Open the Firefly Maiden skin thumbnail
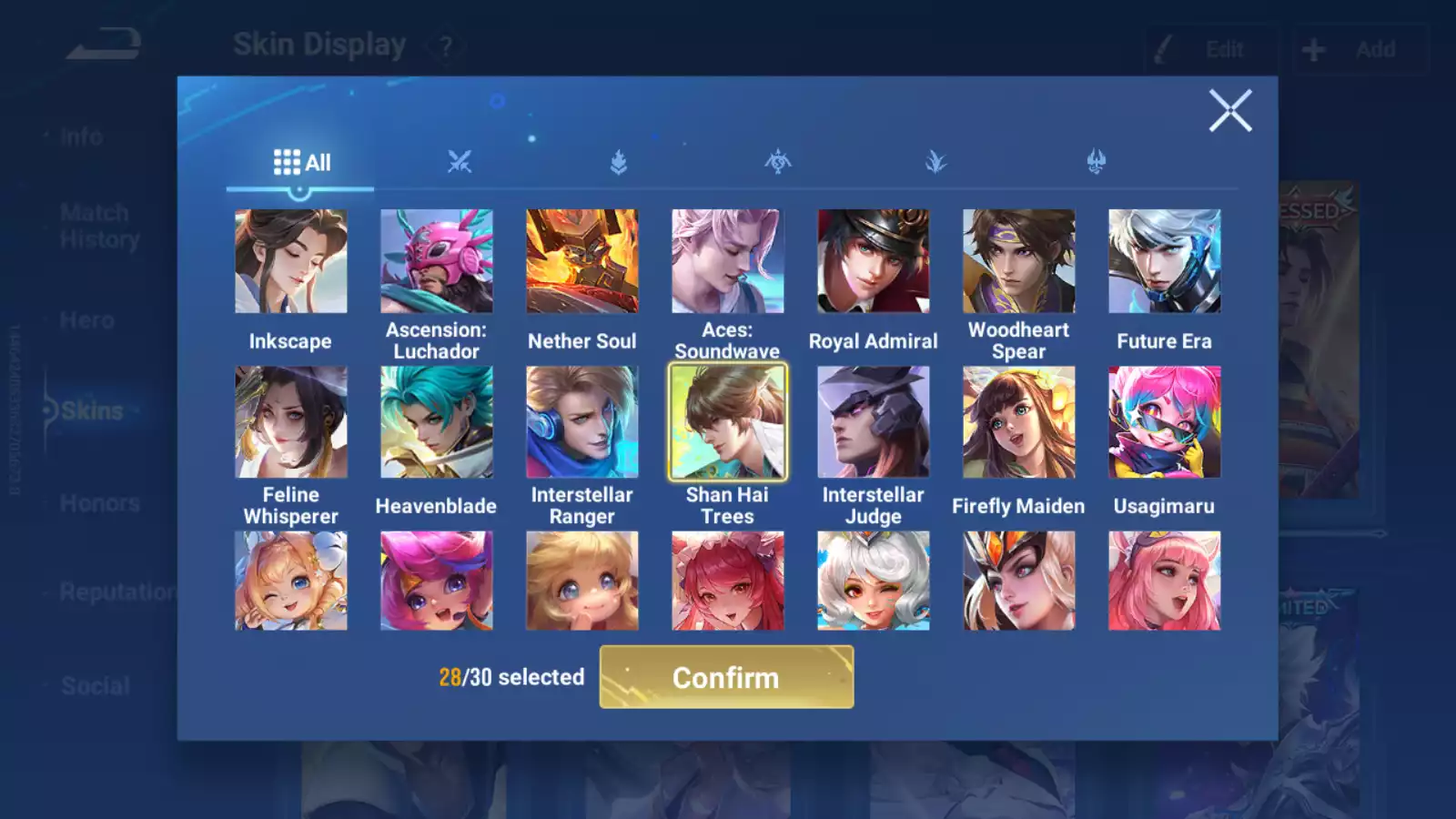Screen dimensions: 1456x819 pyautogui.click(x=1019, y=420)
